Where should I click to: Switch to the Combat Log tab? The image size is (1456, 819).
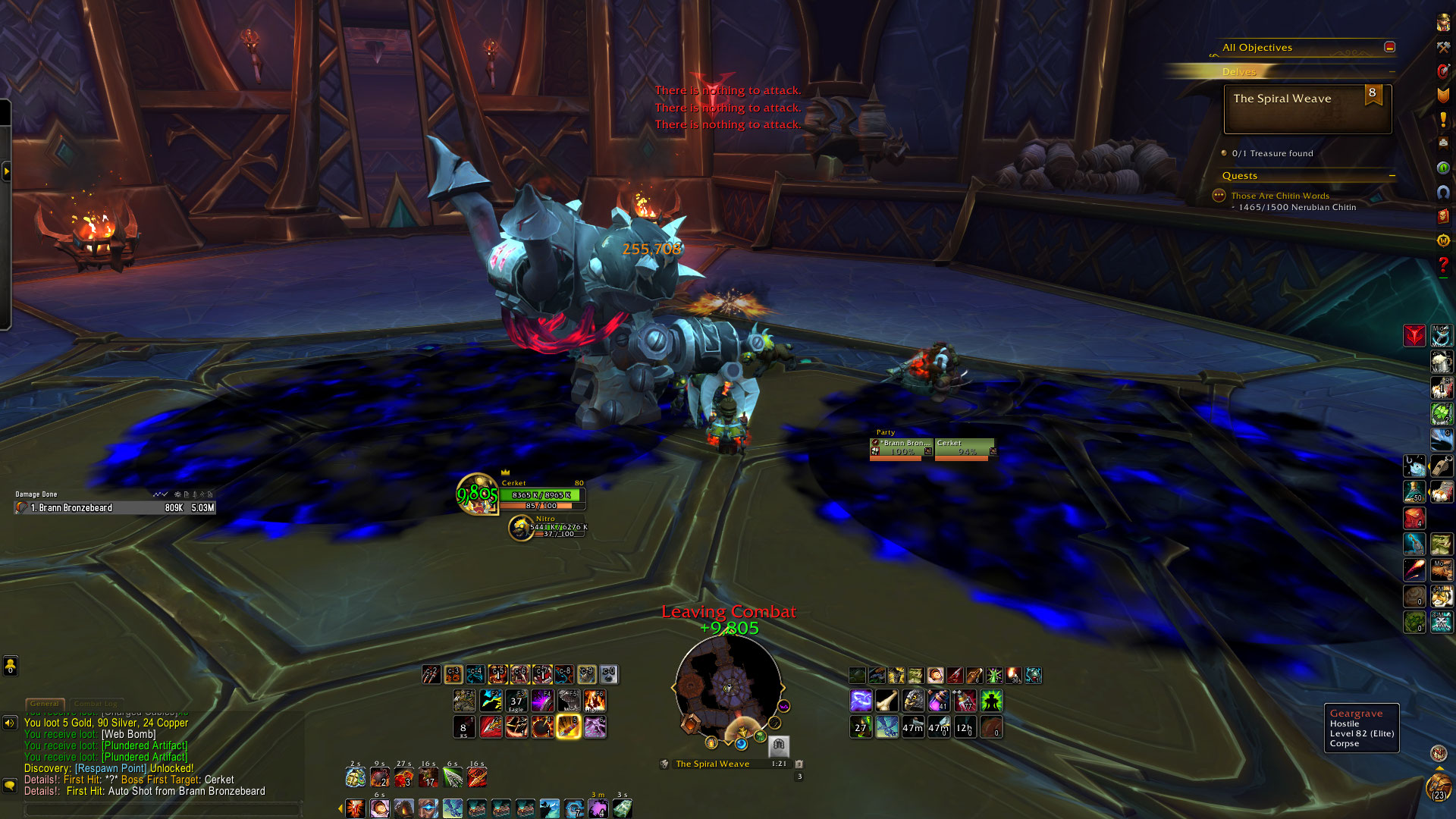coord(96,704)
